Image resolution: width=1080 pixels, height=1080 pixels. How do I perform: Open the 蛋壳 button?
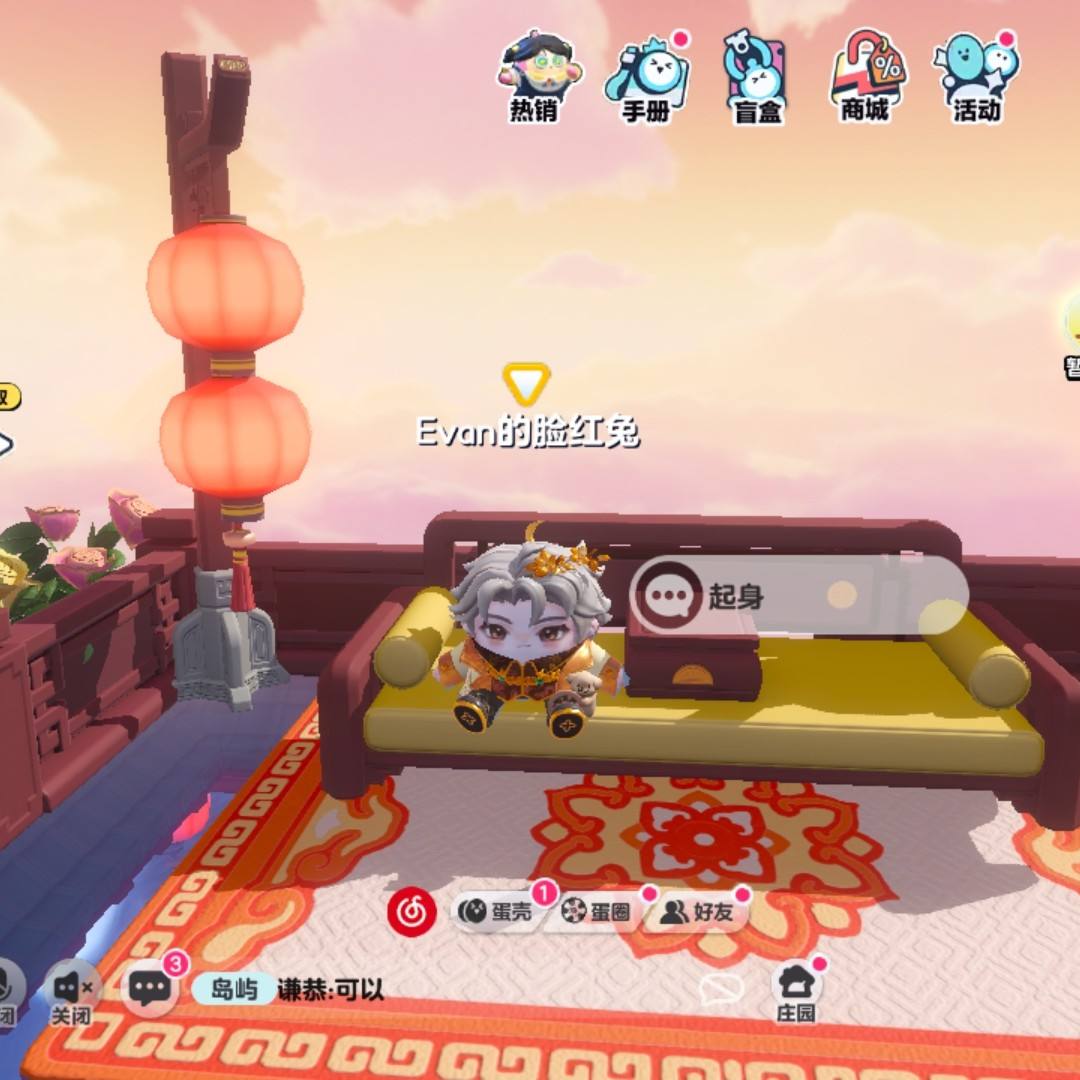497,911
